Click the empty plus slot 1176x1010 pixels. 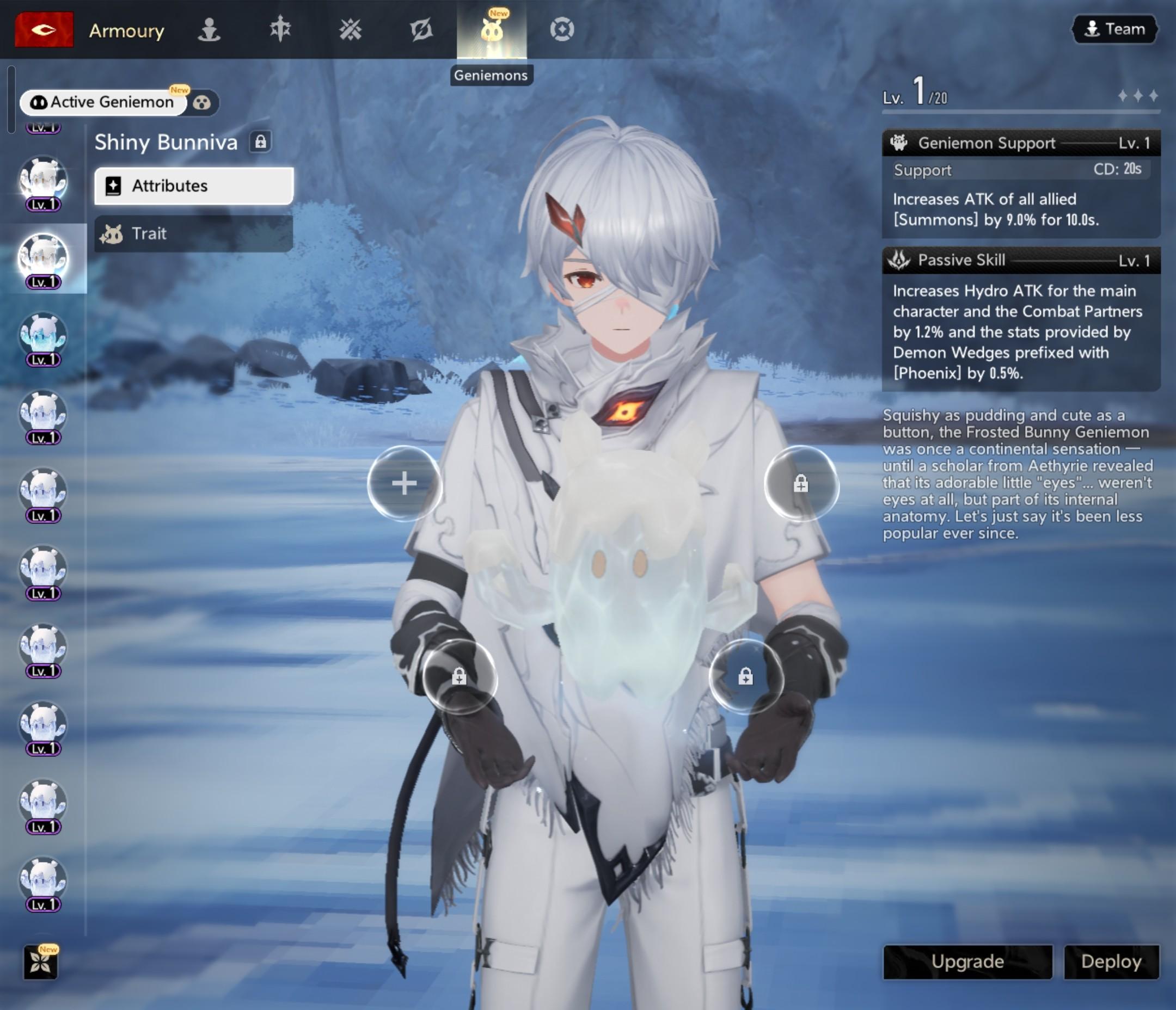pyautogui.click(x=404, y=483)
